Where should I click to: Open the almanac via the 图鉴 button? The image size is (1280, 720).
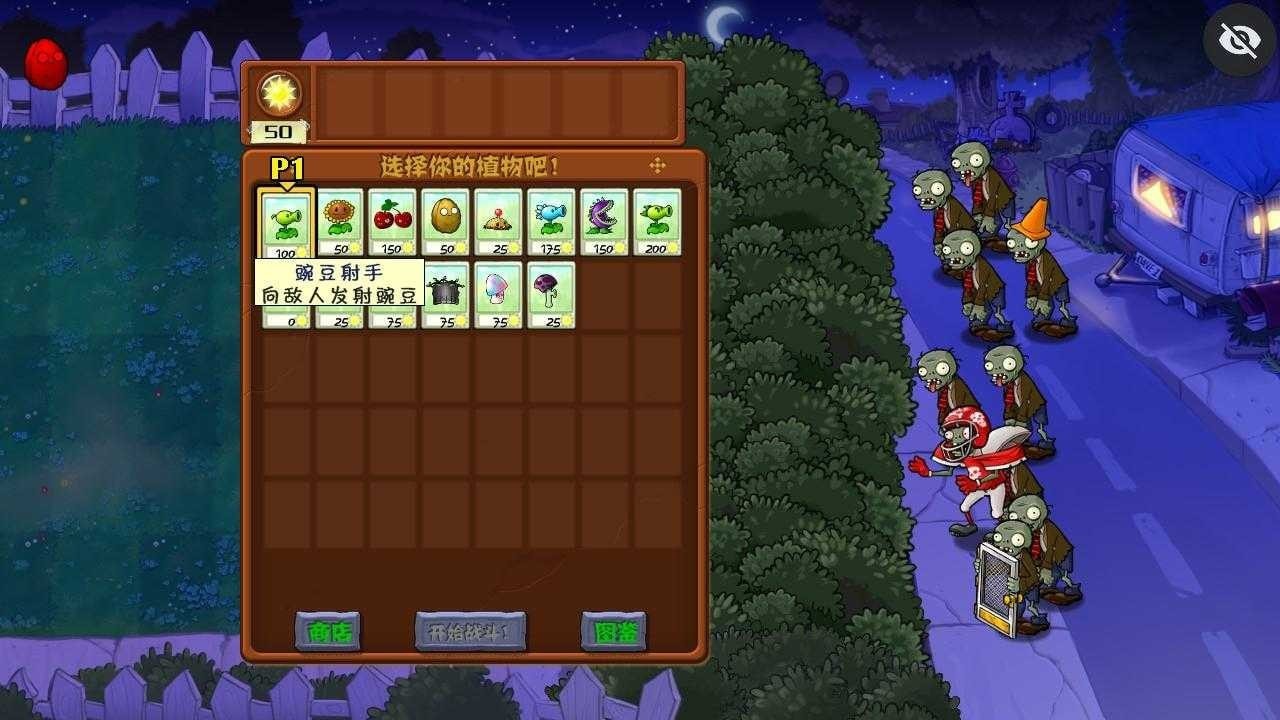coord(613,633)
